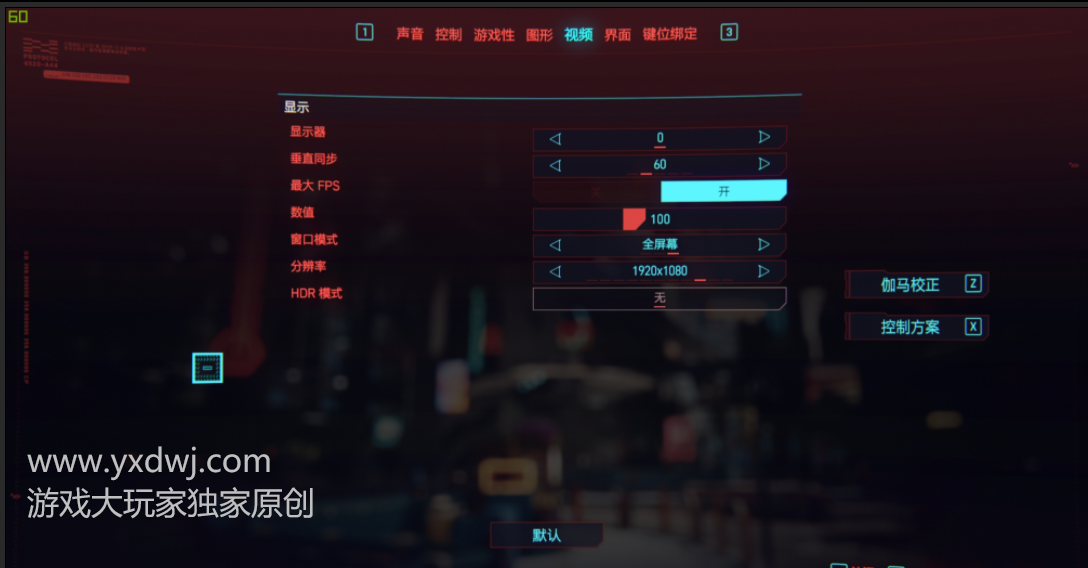Open 伽马校正 (Gamma Correction)

(x=917, y=285)
